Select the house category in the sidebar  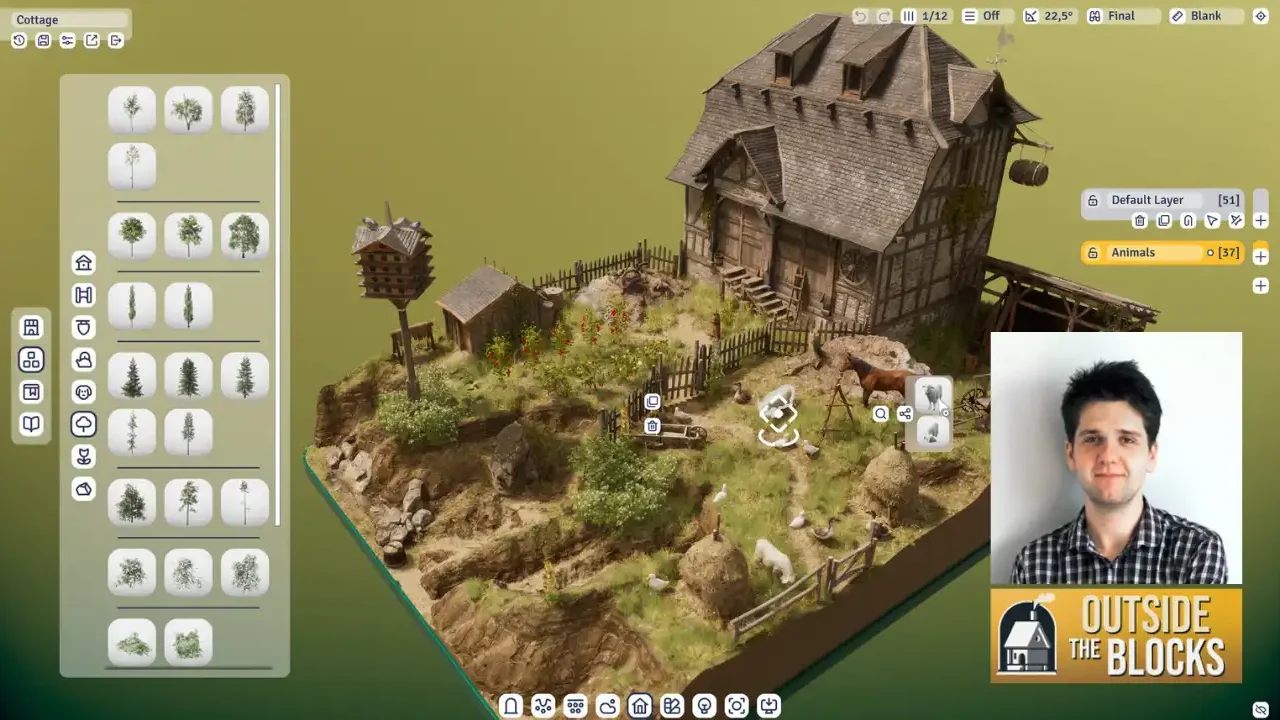[83, 262]
